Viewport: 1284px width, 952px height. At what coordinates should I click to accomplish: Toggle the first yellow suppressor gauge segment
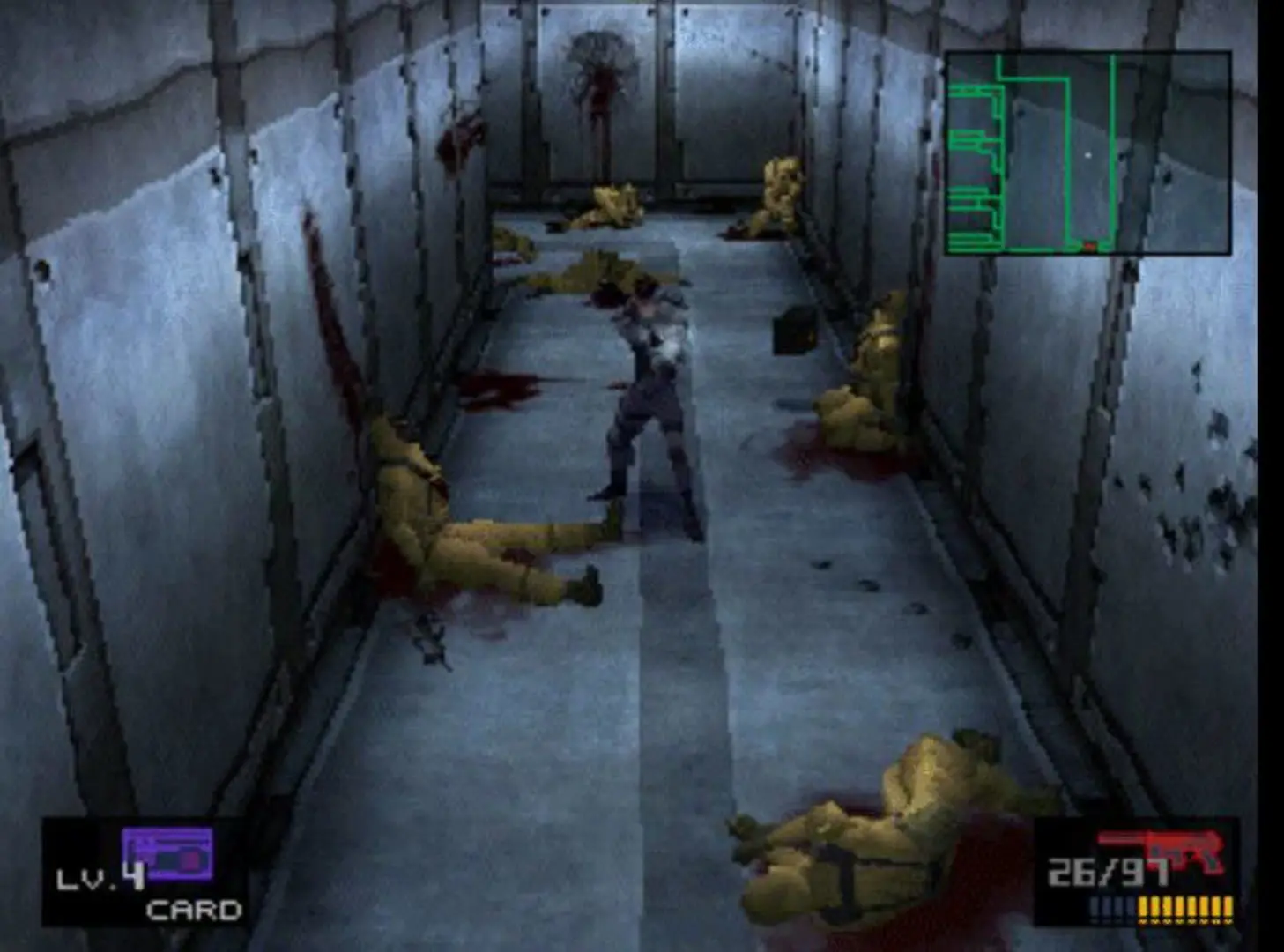1142,908
